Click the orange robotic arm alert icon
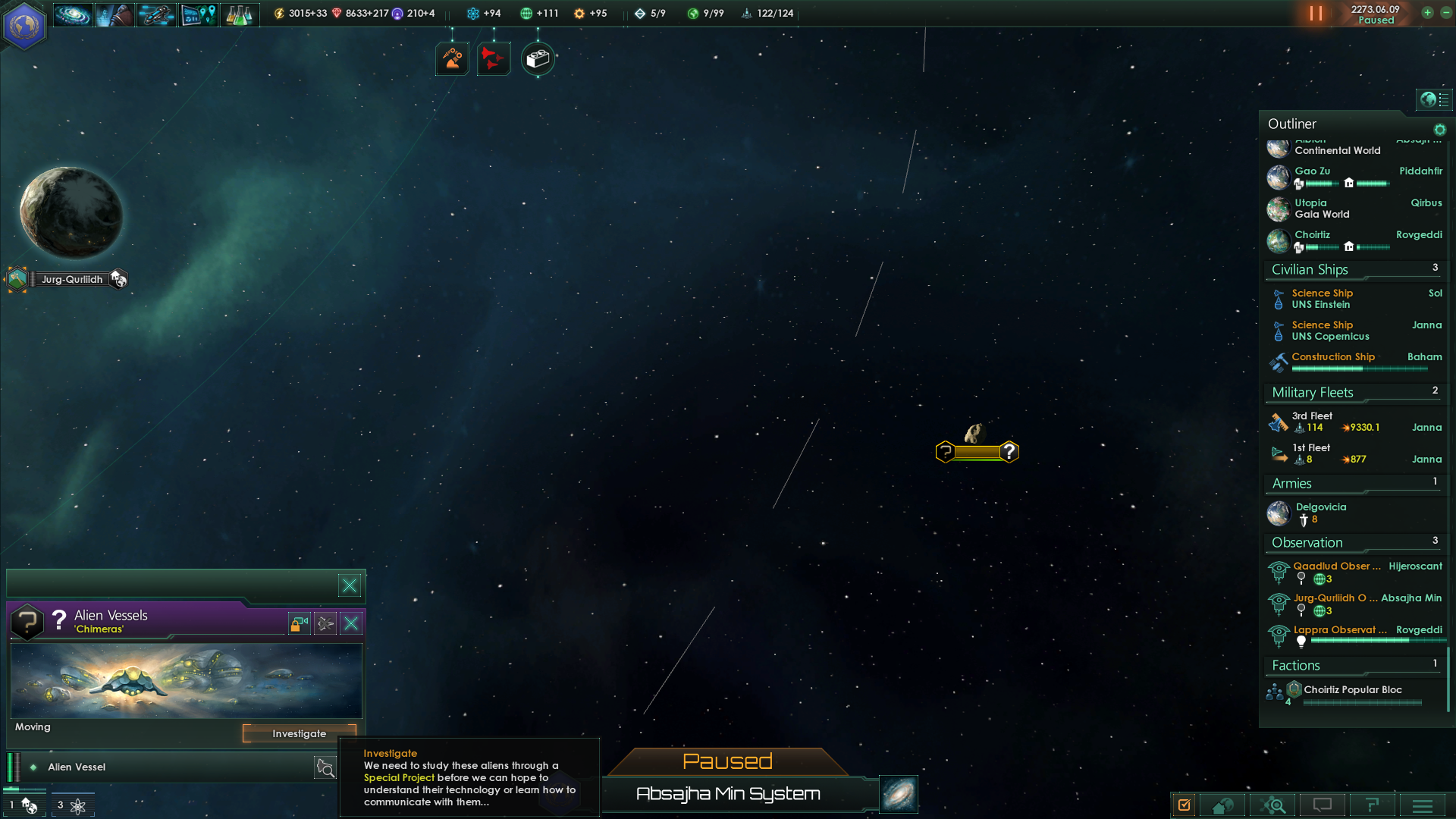1456x819 pixels. [452, 58]
